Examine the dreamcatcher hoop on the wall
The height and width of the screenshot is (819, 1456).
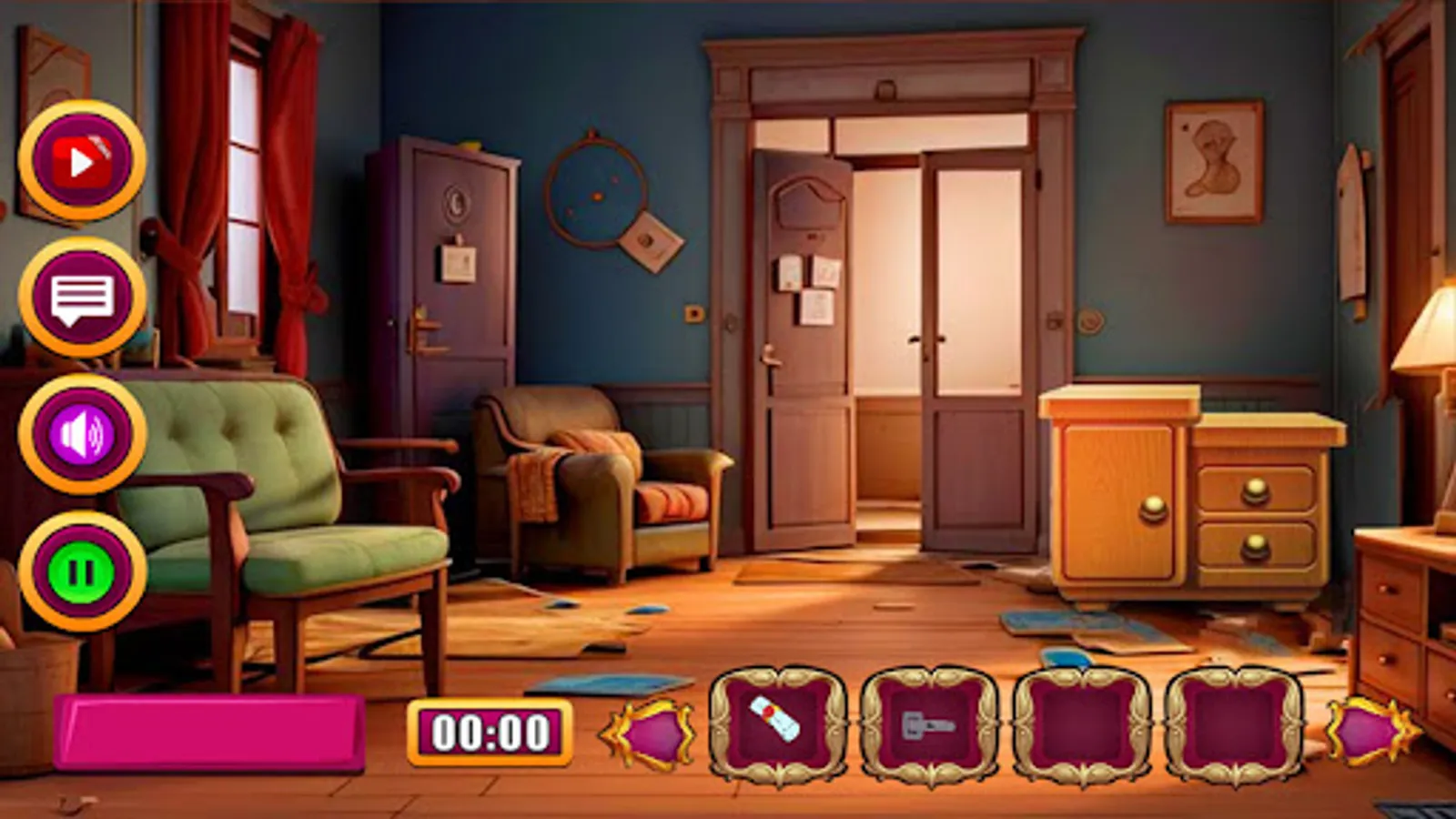[596, 196]
